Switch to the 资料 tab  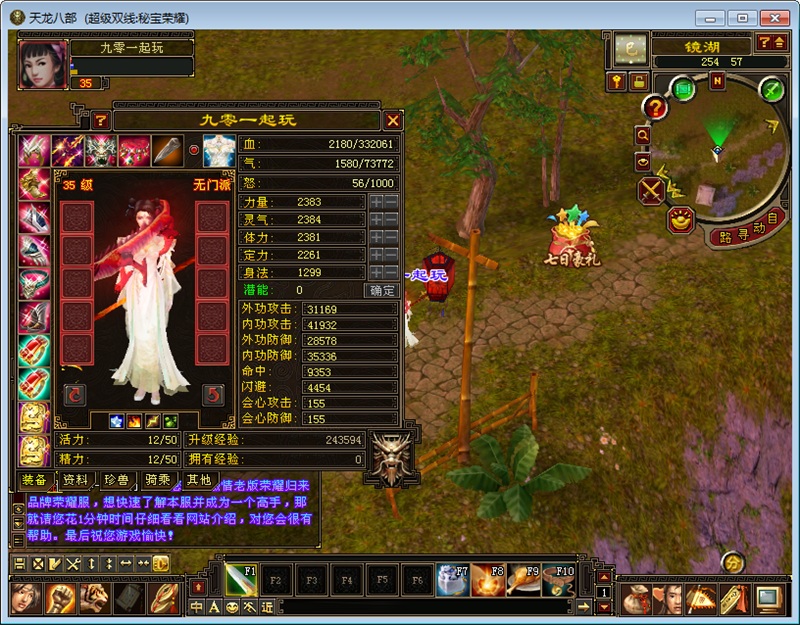point(74,480)
